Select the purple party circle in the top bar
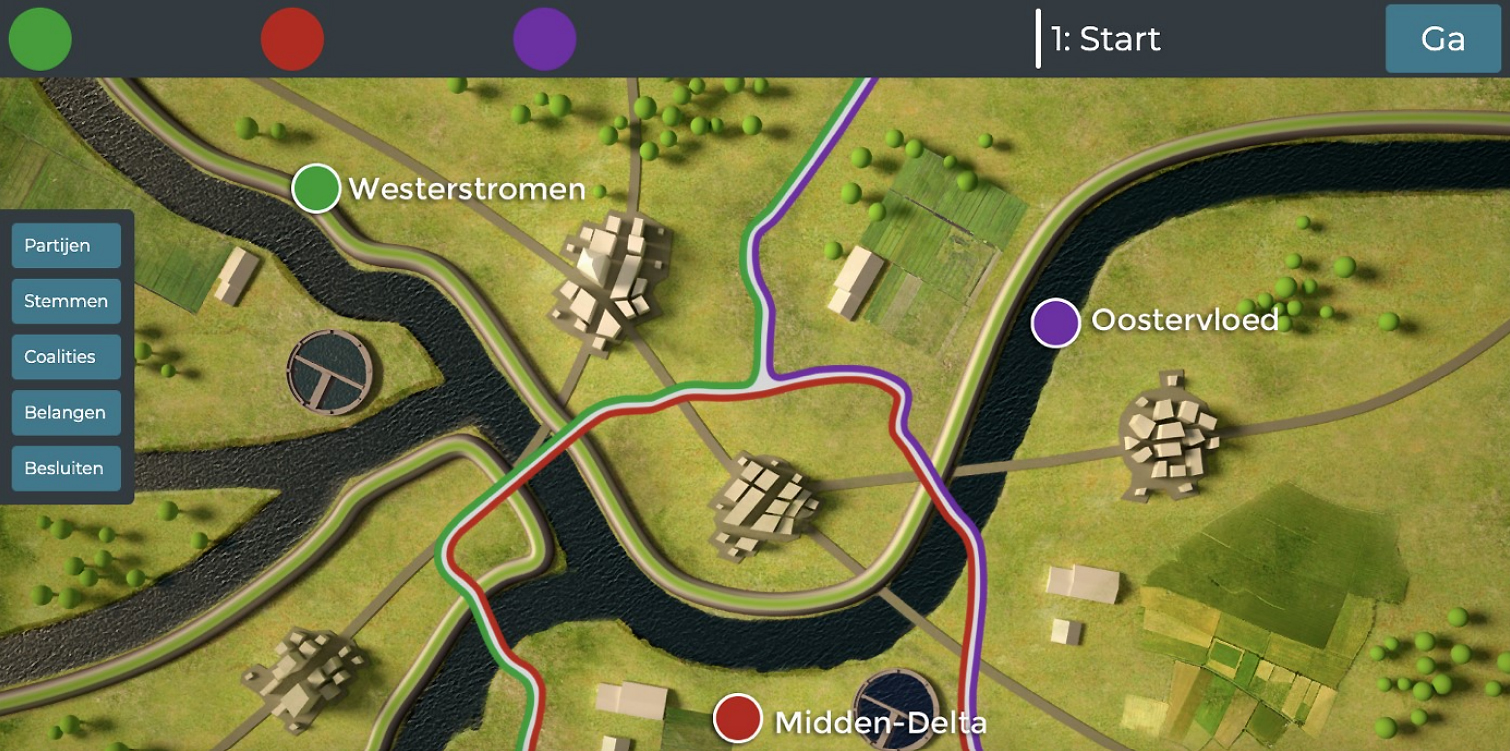 click(544, 40)
